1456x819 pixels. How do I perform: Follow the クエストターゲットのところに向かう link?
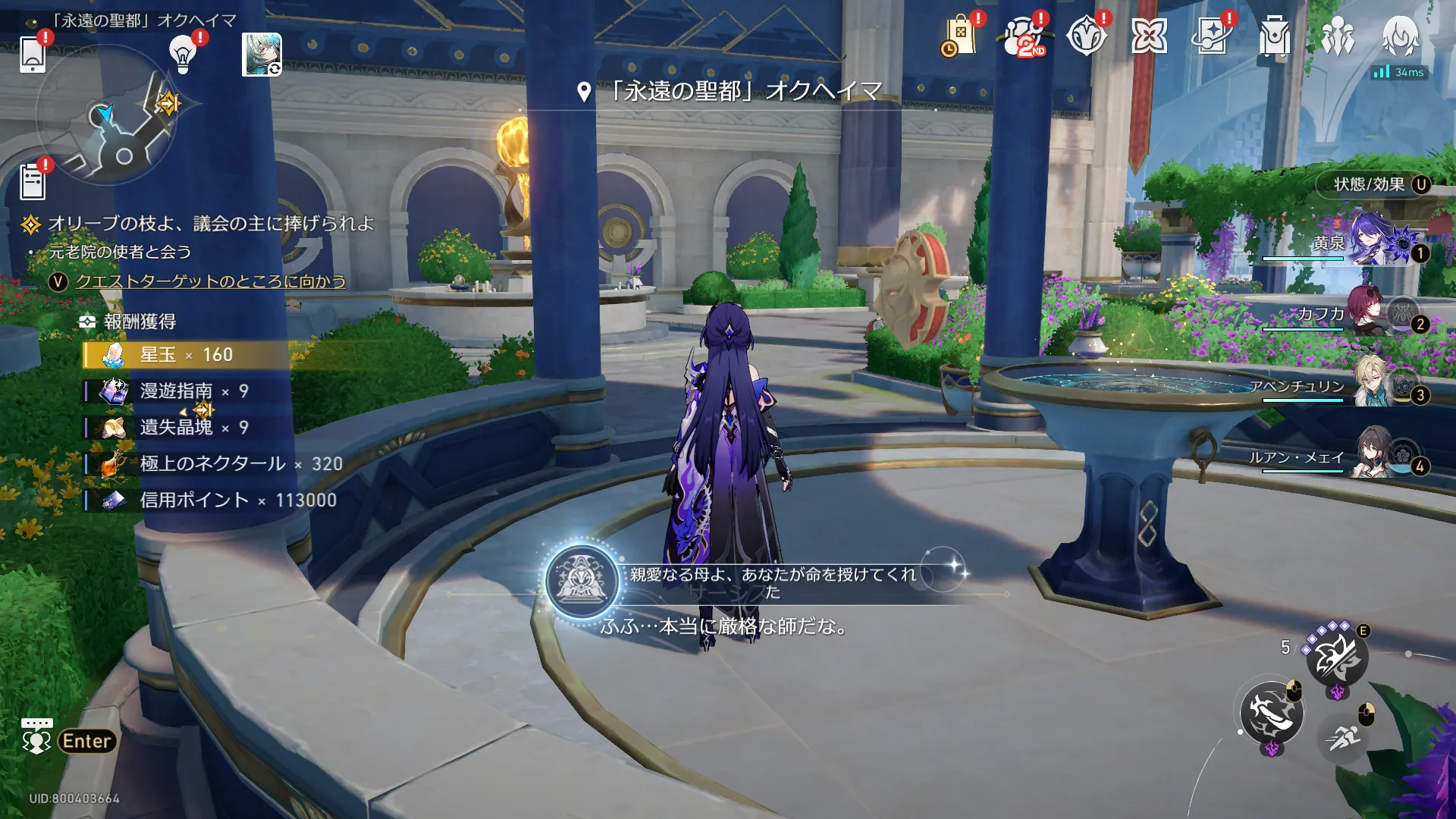pyautogui.click(x=210, y=281)
